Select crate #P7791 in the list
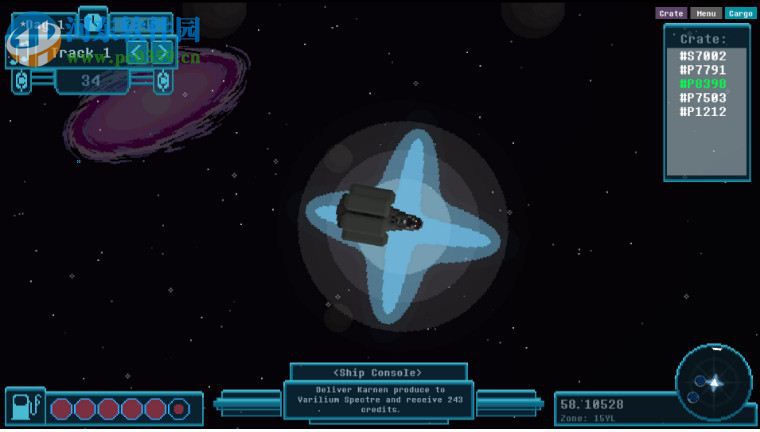The width and height of the screenshot is (760, 432). point(703,70)
